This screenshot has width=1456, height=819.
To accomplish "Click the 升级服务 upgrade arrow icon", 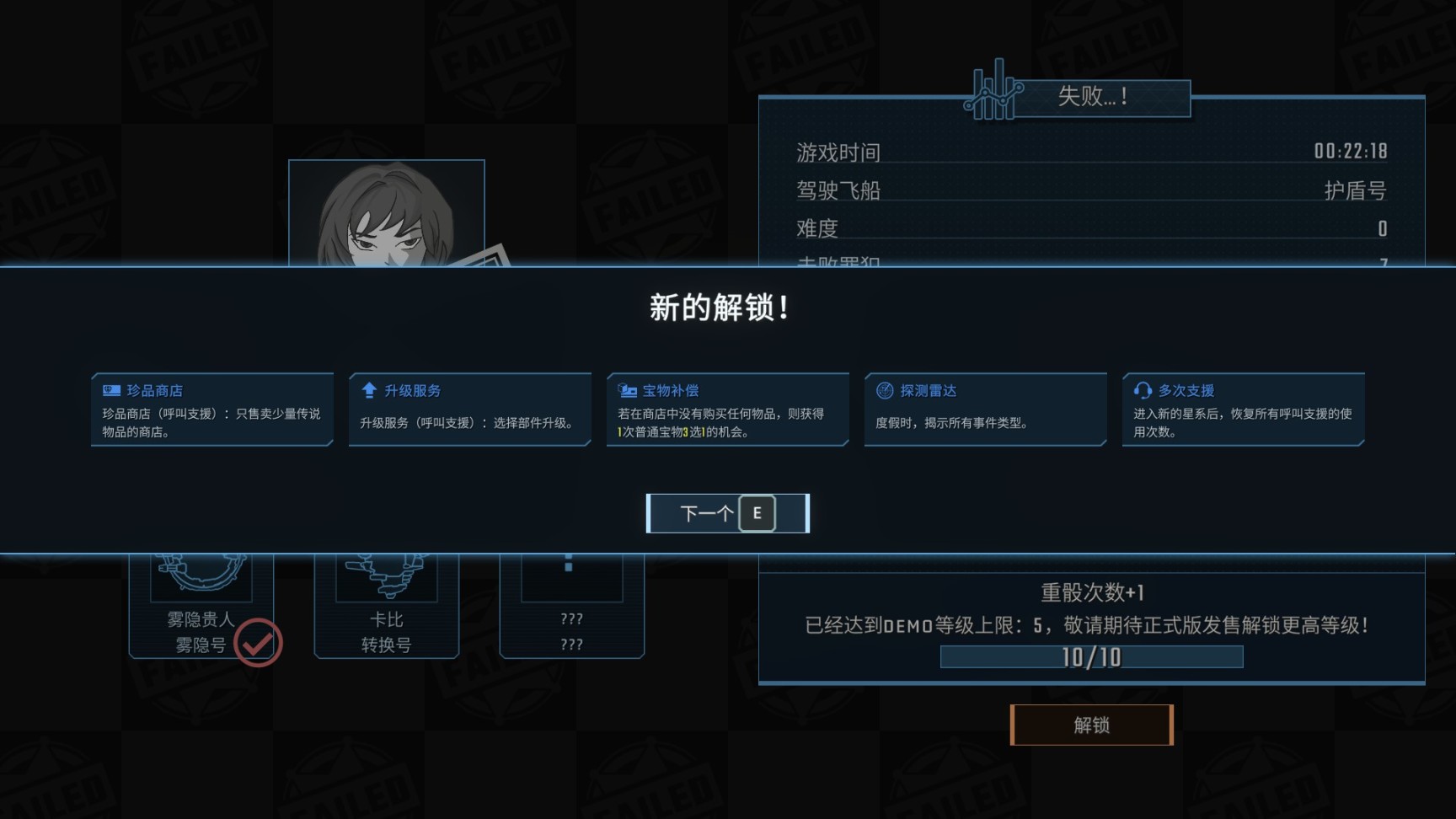I will click(368, 389).
